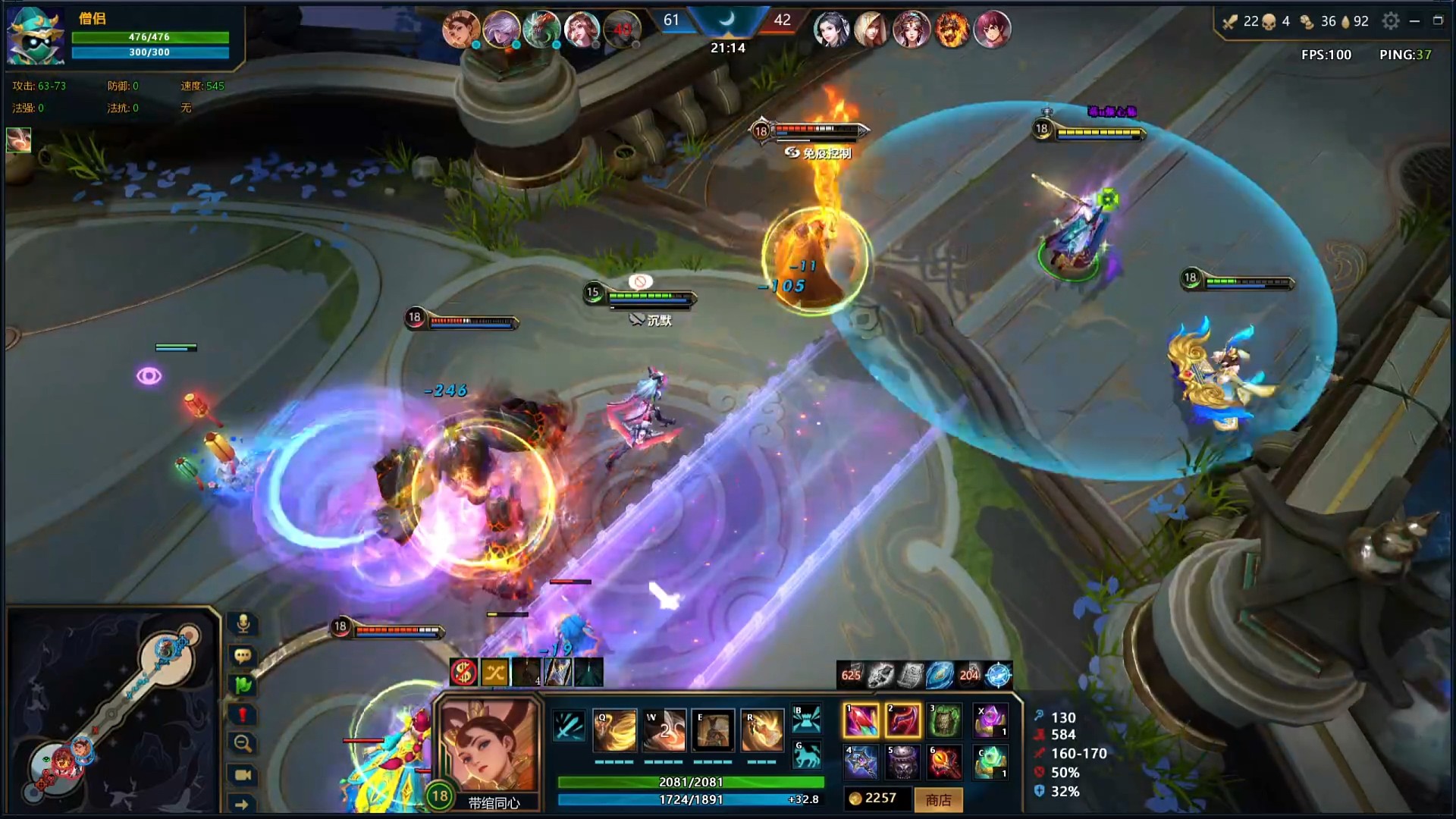Image resolution: width=1456 pixels, height=819 pixels.
Task: Select the green armor item in slot 3
Action: pyautogui.click(x=945, y=720)
